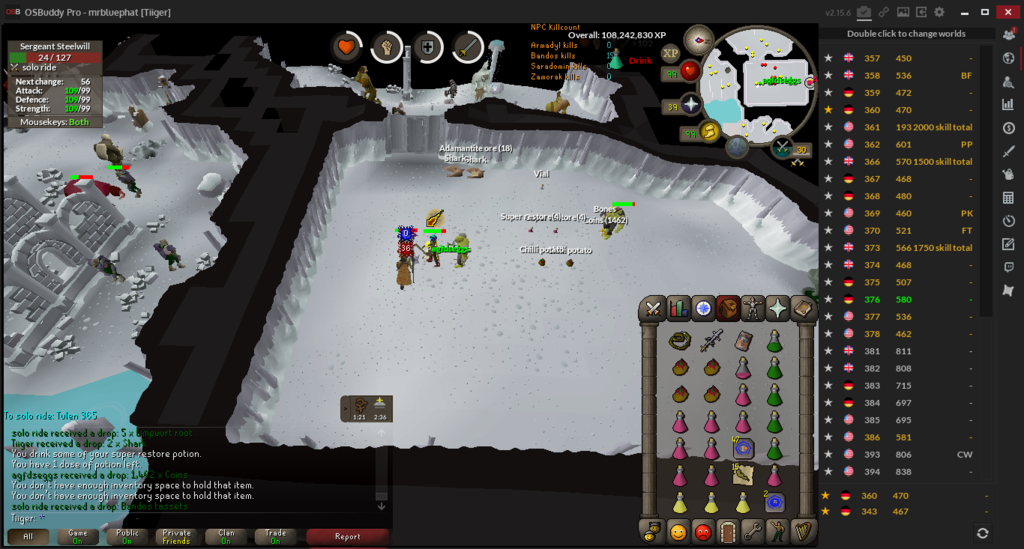
Task: Open the Magic spellbook tab
Action: (803, 308)
